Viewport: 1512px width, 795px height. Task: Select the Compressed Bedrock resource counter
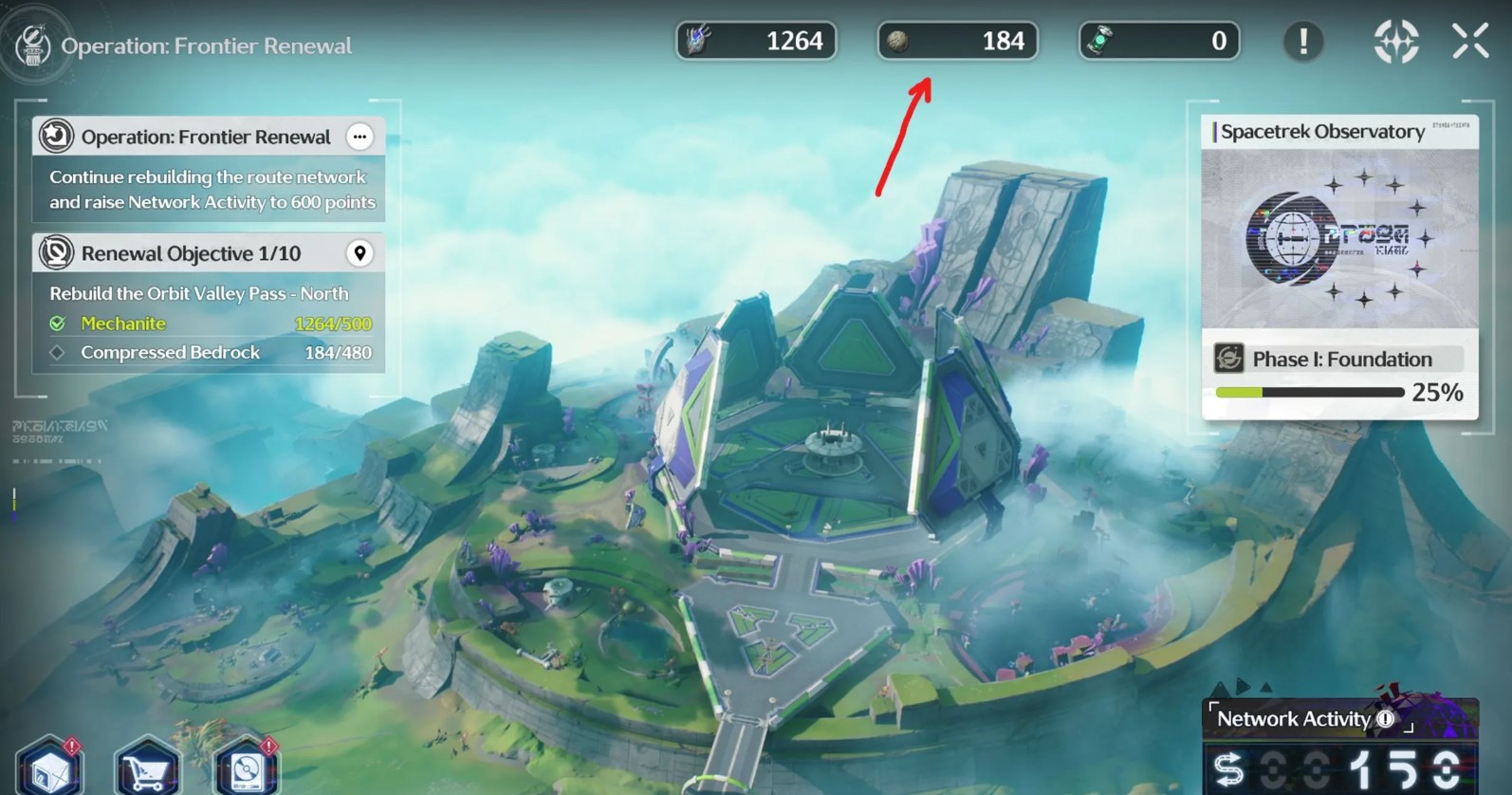point(957,41)
